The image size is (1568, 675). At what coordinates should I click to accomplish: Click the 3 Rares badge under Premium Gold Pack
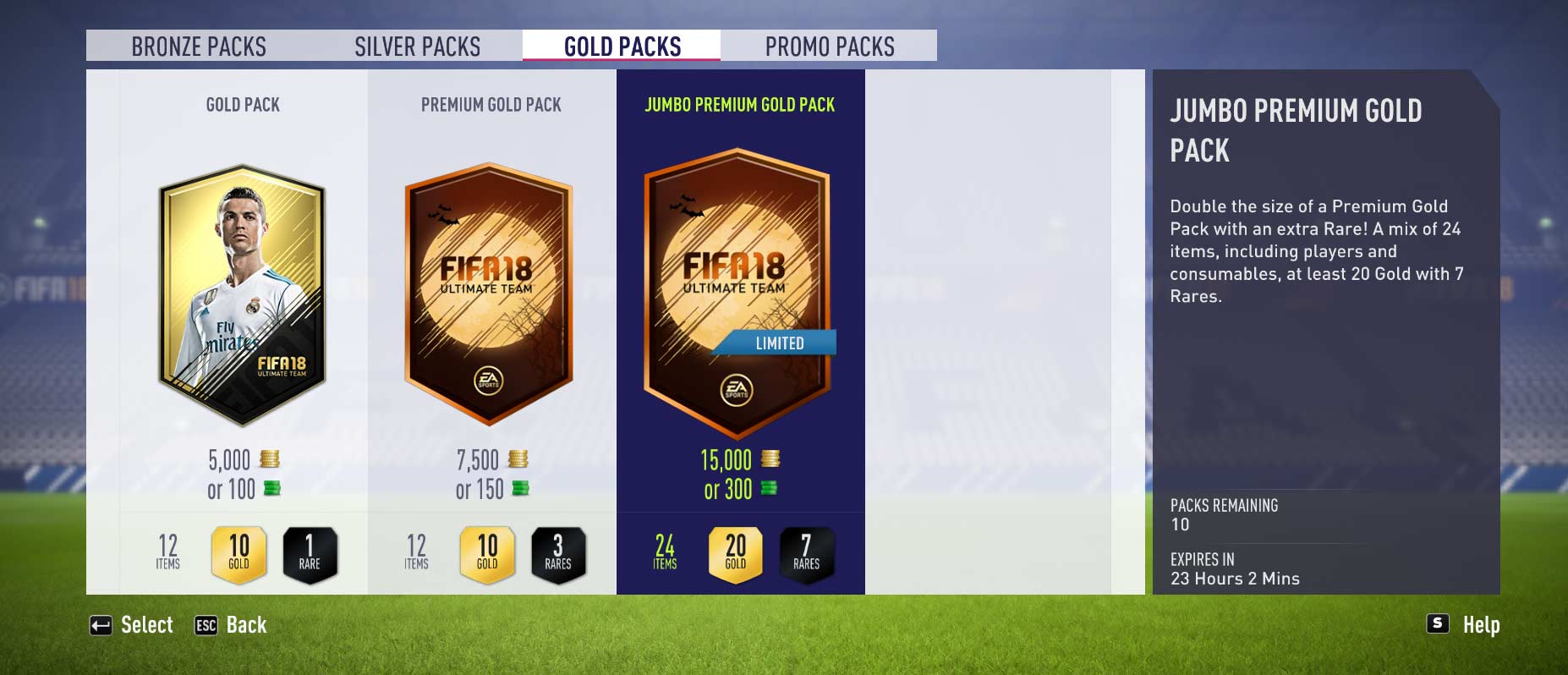coord(558,553)
